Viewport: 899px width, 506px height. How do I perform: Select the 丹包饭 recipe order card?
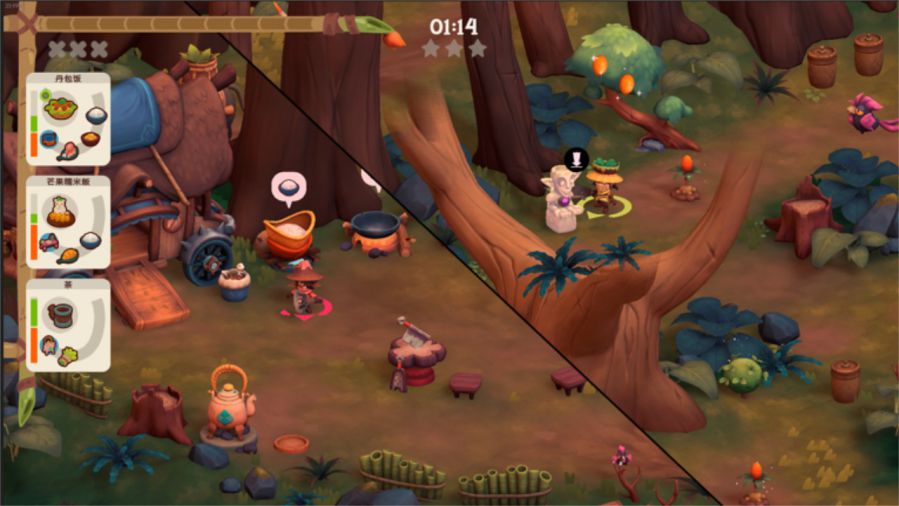pos(68,118)
